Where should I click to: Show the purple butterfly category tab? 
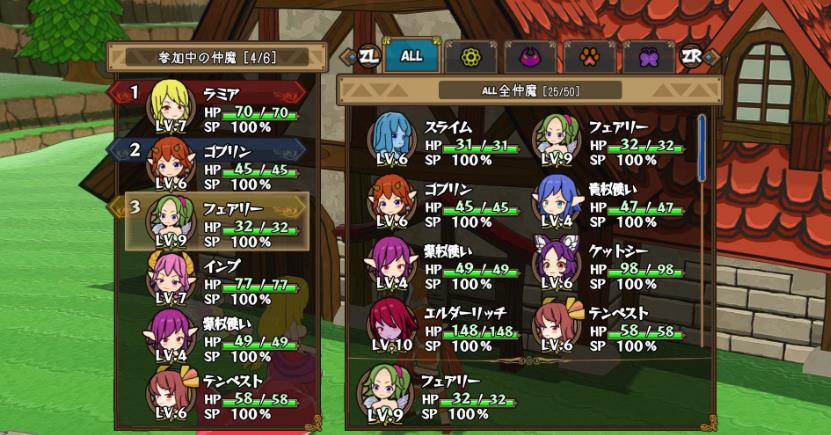pos(649,57)
